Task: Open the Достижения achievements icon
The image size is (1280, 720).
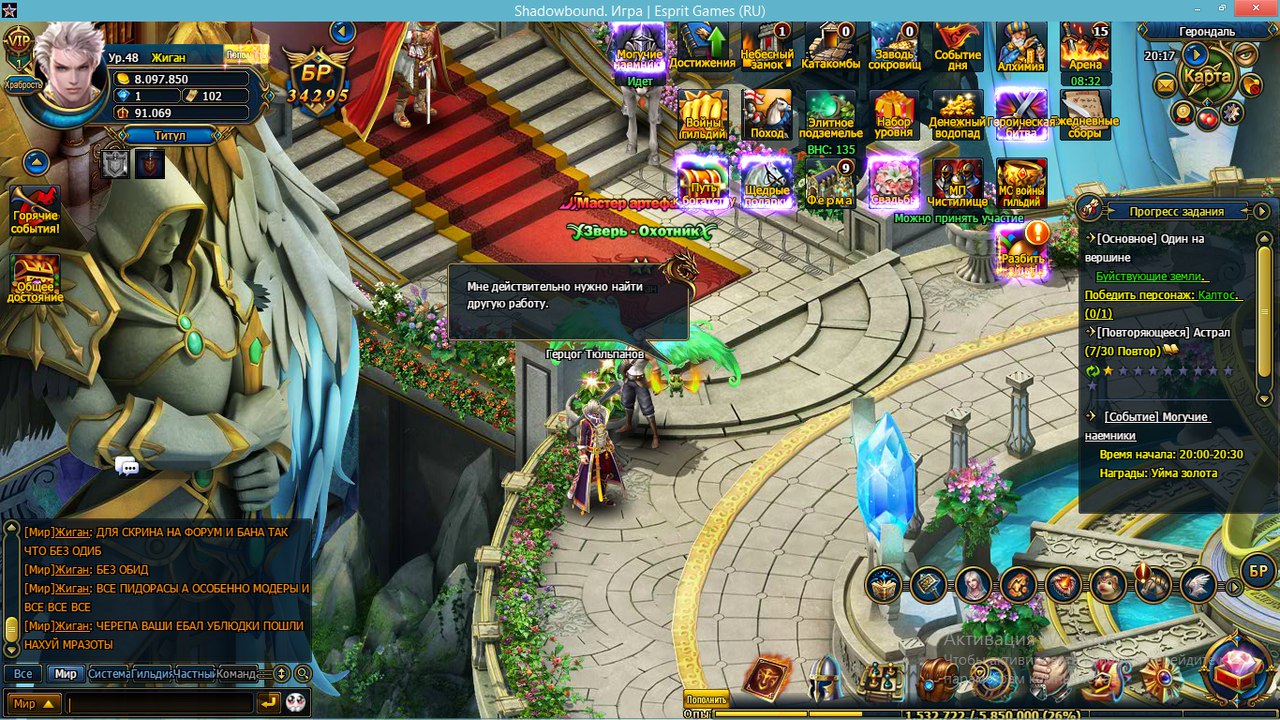Action: coord(702,46)
